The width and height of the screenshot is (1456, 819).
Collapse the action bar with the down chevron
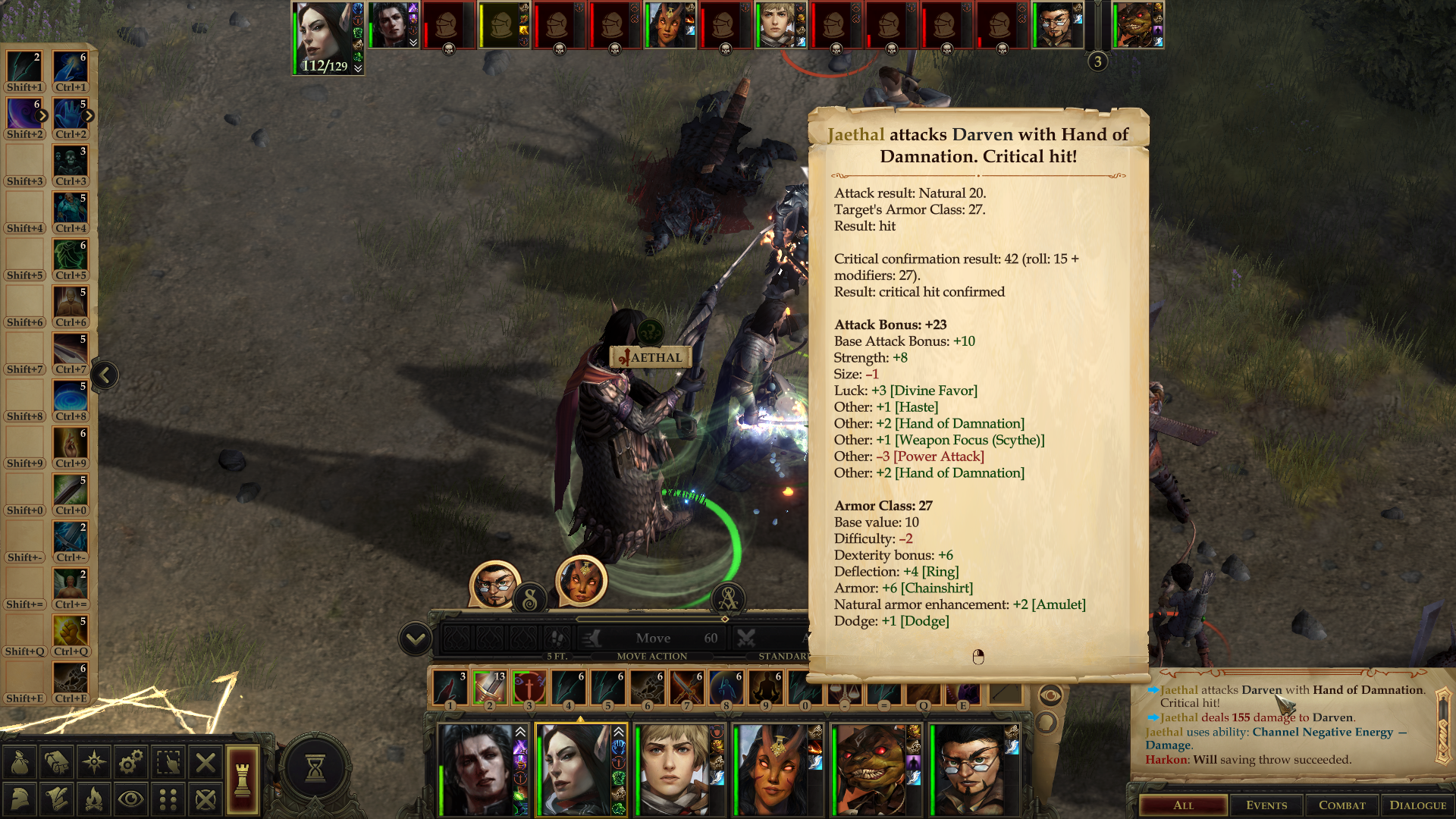click(416, 639)
